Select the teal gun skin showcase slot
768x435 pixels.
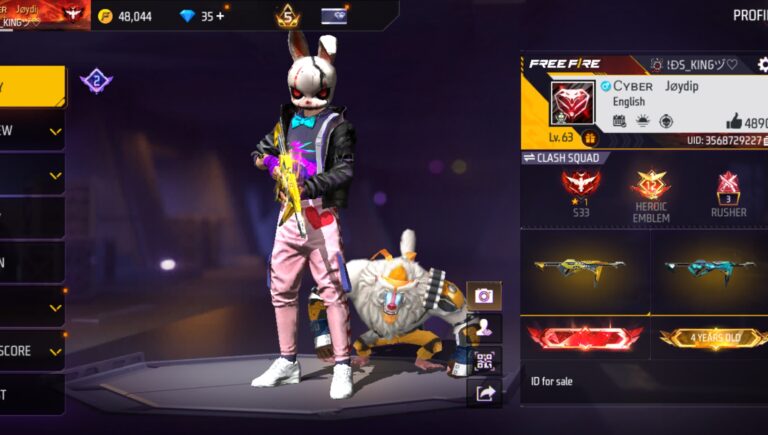[711, 270]
